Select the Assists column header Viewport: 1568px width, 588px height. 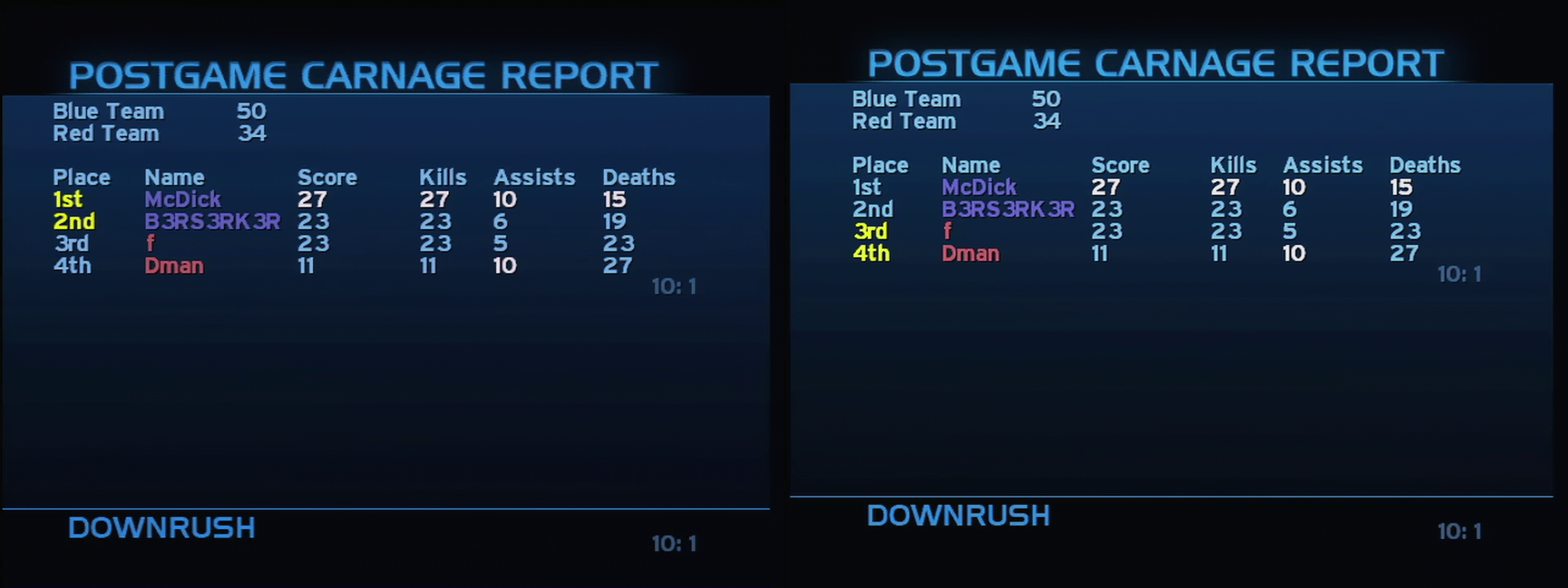(x=534, y=176)
